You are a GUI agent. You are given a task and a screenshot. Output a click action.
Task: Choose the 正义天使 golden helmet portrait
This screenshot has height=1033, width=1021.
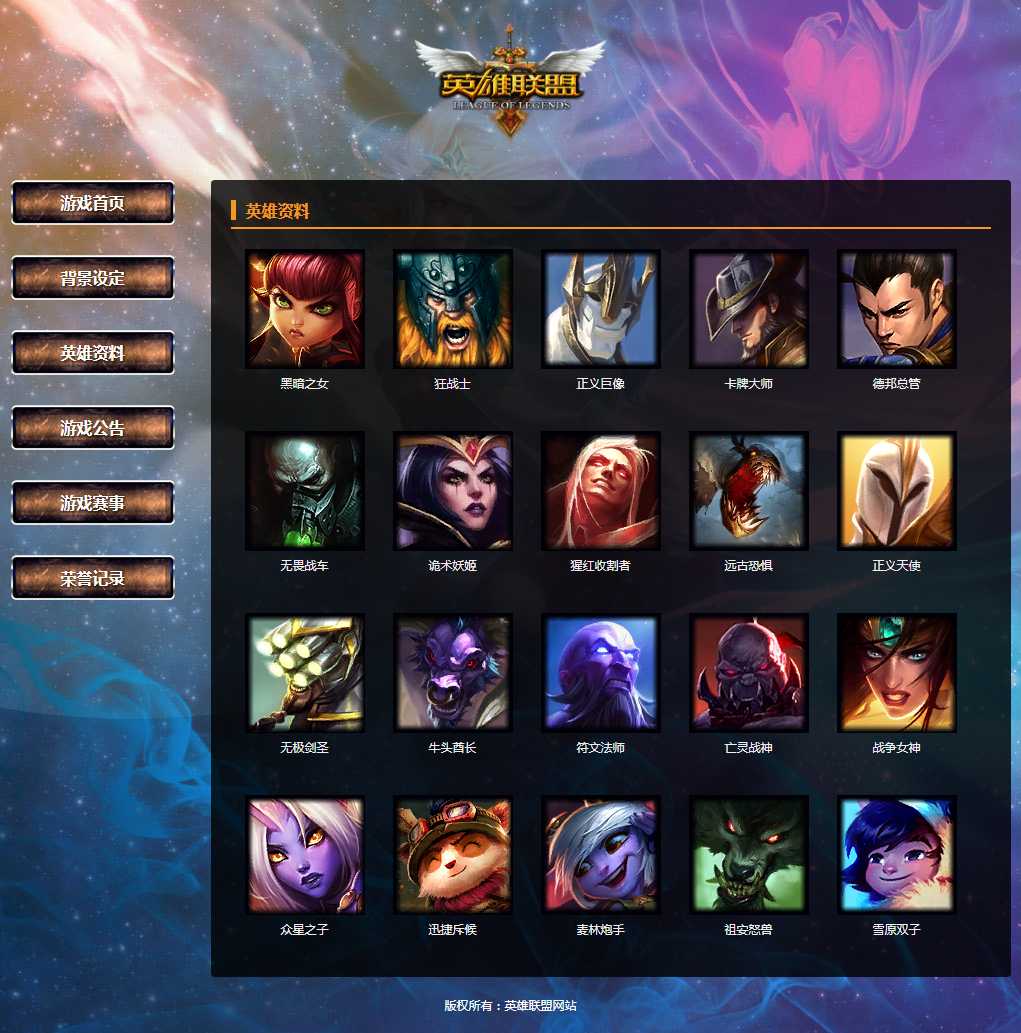pos(897,491)
